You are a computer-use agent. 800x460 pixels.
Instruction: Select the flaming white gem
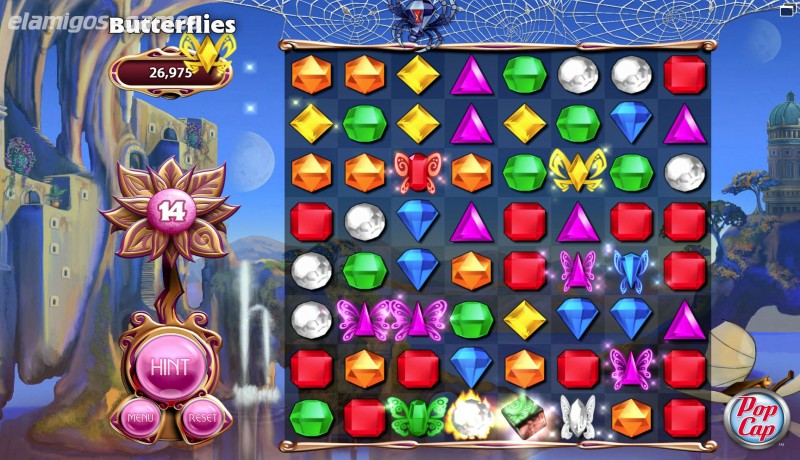point(470,416)
